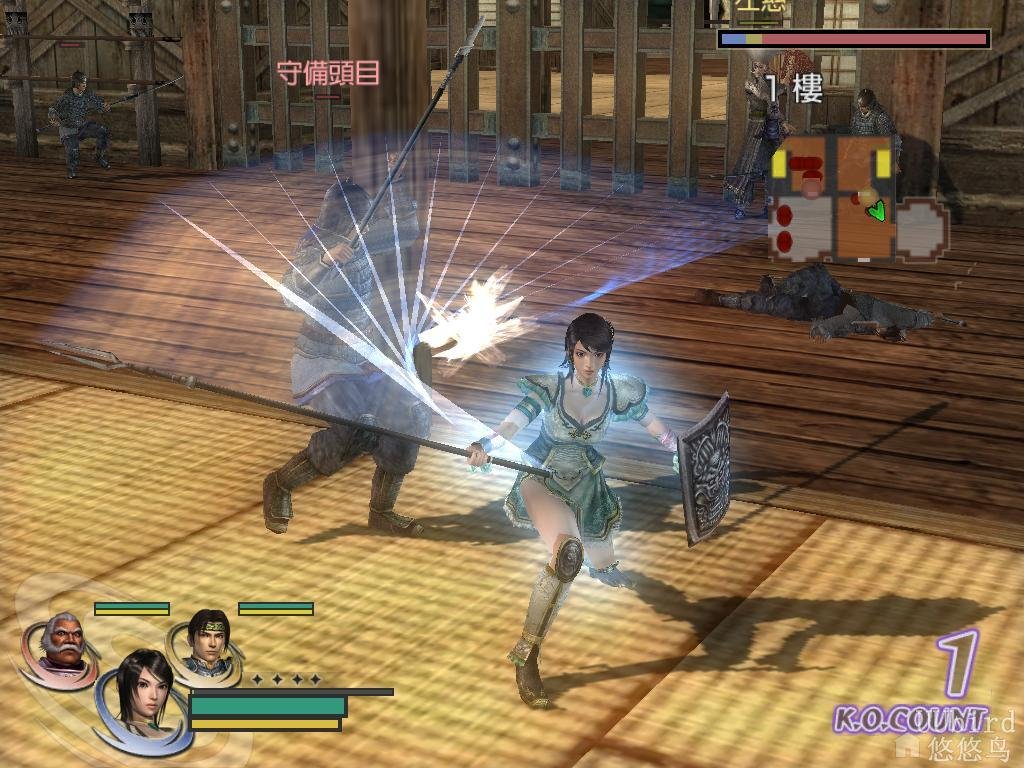This screenshot has height=768, width=1024.
Task: Open the floor minimap
Action: (x=858, y=198)
